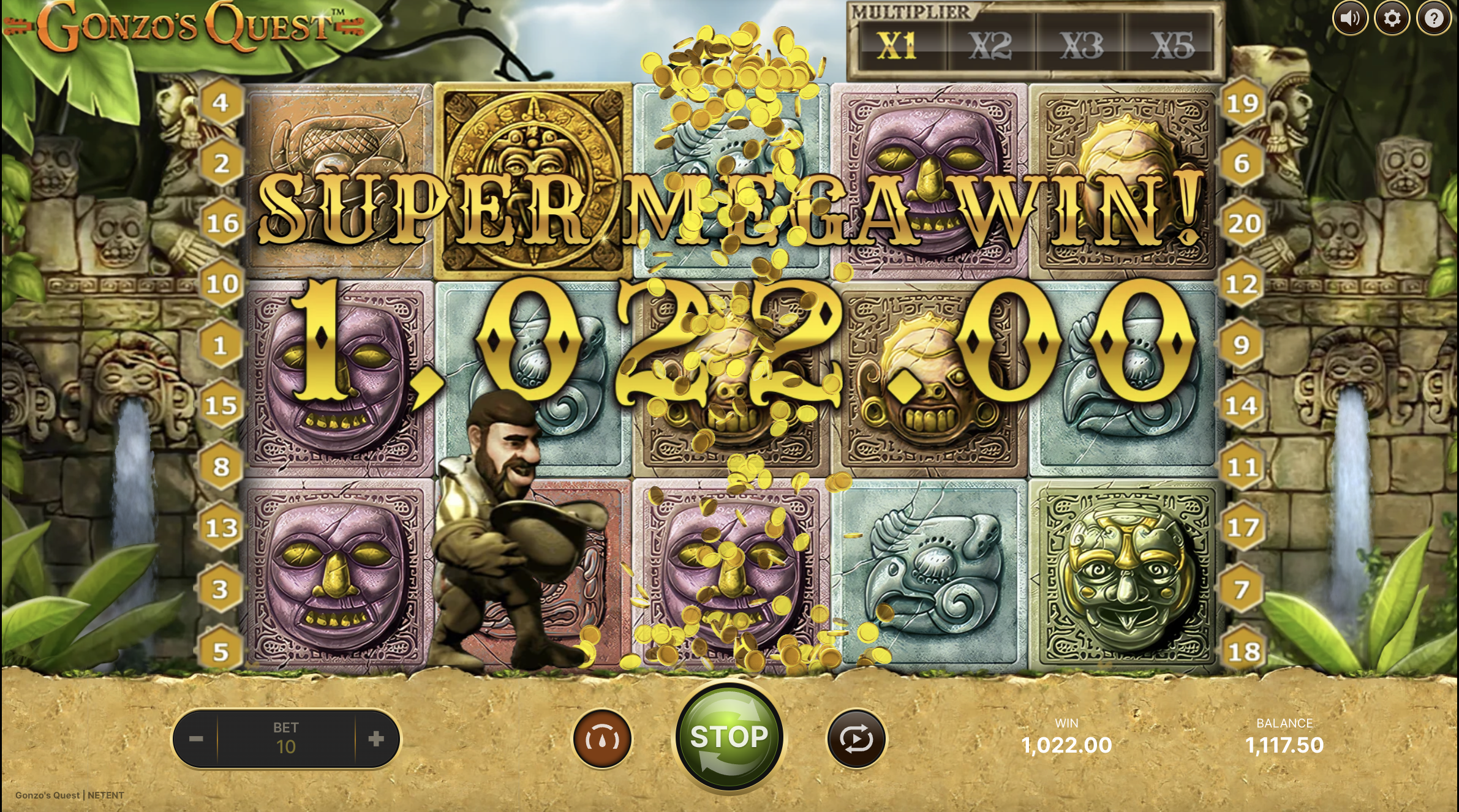The height and width of the screenshot is (812, 1459).
Task: Increase the bet with the plus button
Action: pos(376,739)
